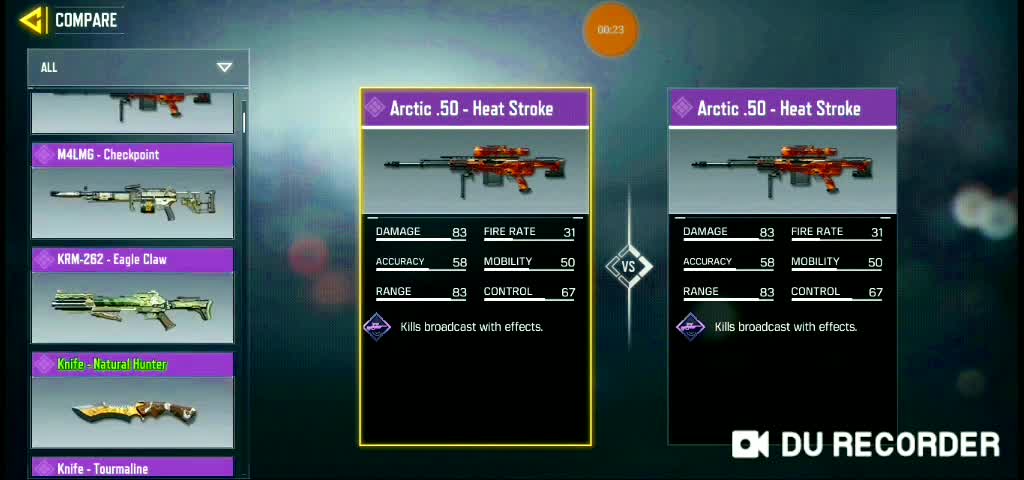Choose the KRM-262 - Eagle Claw weapon

133,295
